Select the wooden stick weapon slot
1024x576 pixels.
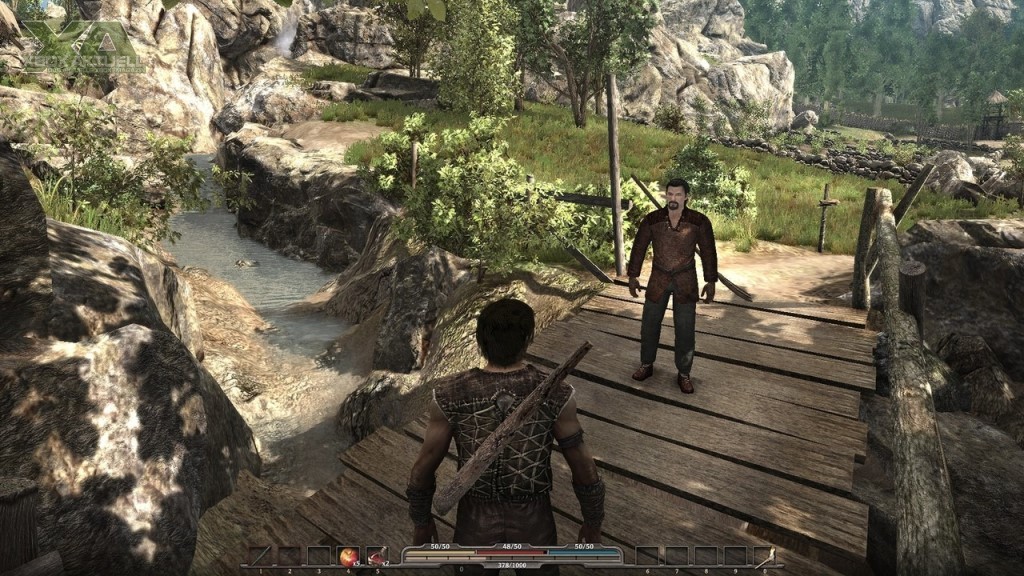tap(260, 556)
